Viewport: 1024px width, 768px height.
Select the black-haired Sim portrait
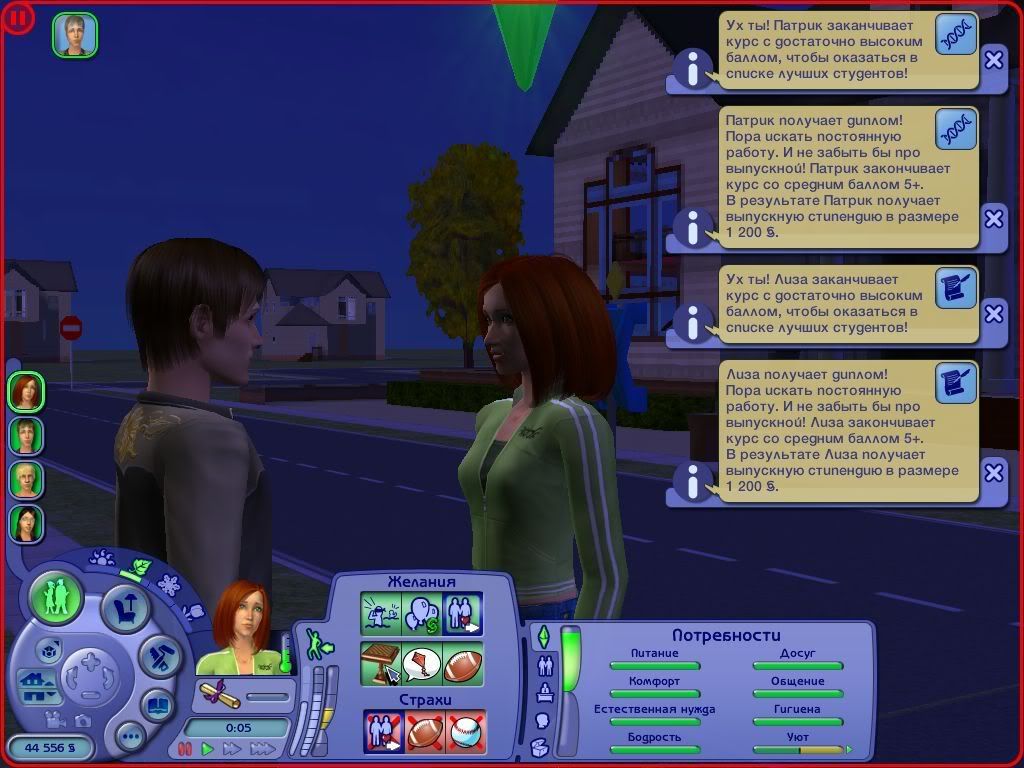(x=26, y=523)
